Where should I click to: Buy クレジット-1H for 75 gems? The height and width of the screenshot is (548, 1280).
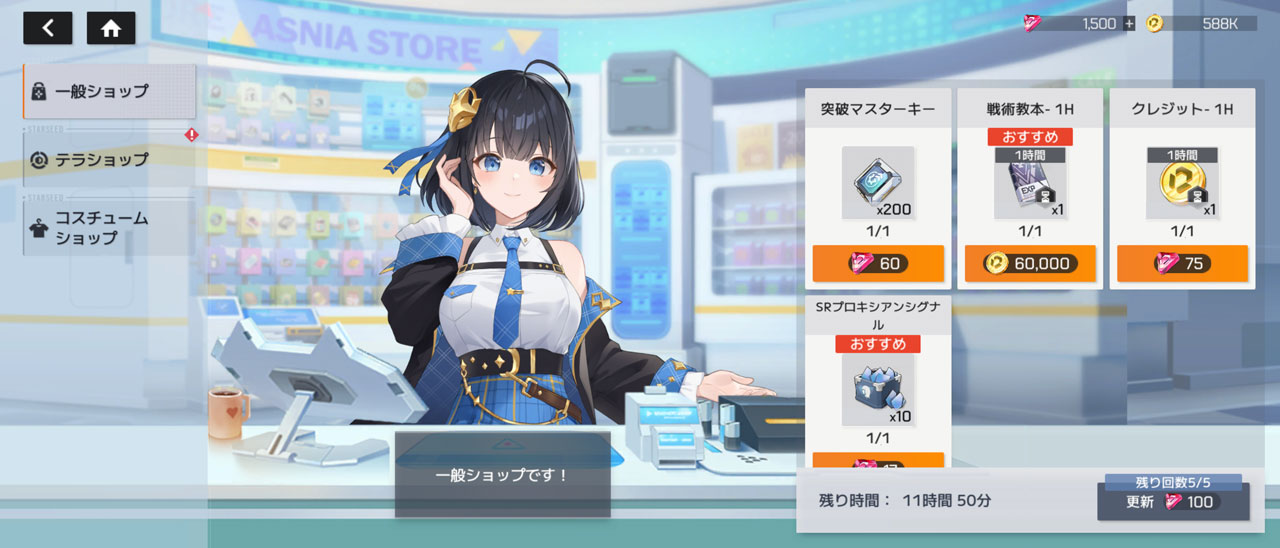click(x=1182, y=263)
